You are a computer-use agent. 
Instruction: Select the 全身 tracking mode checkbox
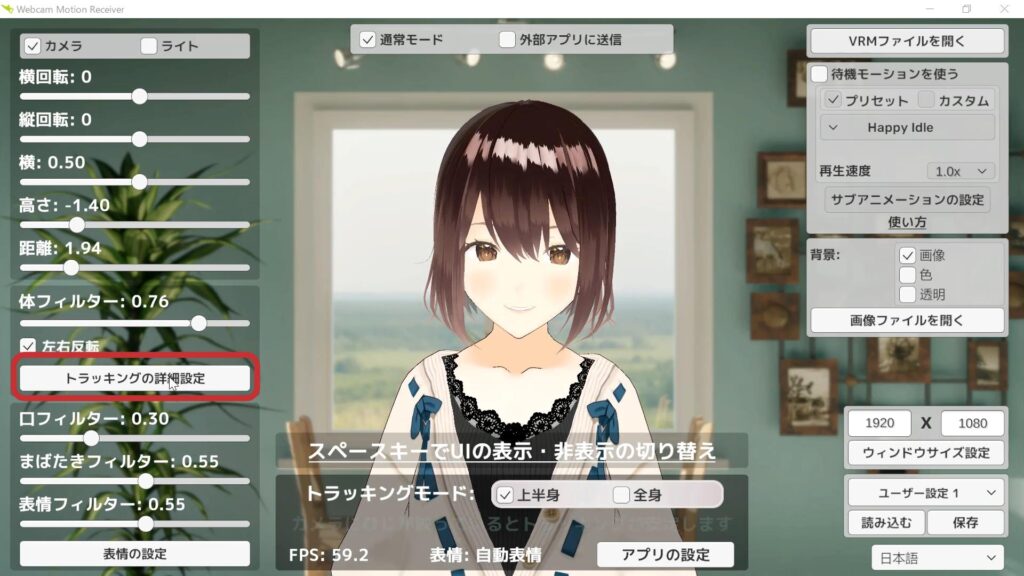click(622, 495)
